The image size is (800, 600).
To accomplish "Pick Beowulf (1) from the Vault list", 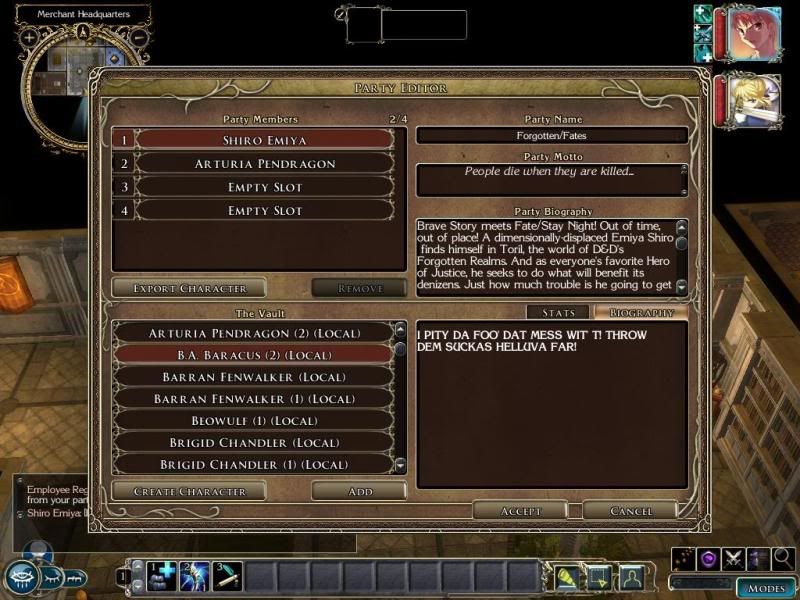I will (x=253, y=421).
